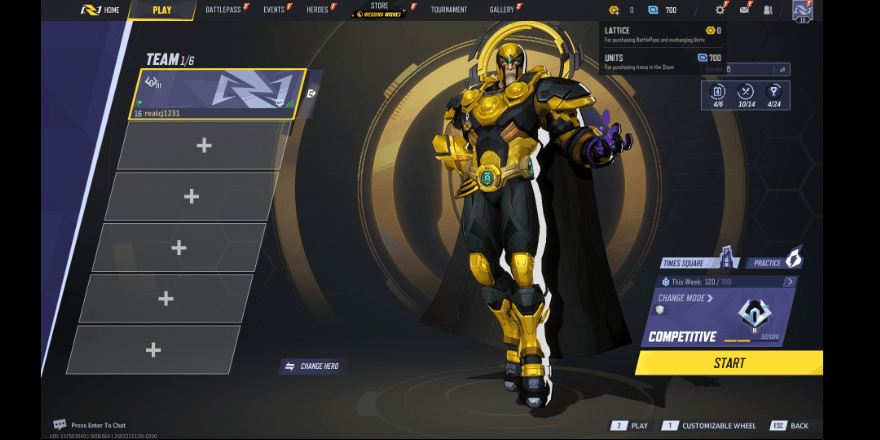Click the Change Hero button
Screen dimensions: 880x440
312,367
